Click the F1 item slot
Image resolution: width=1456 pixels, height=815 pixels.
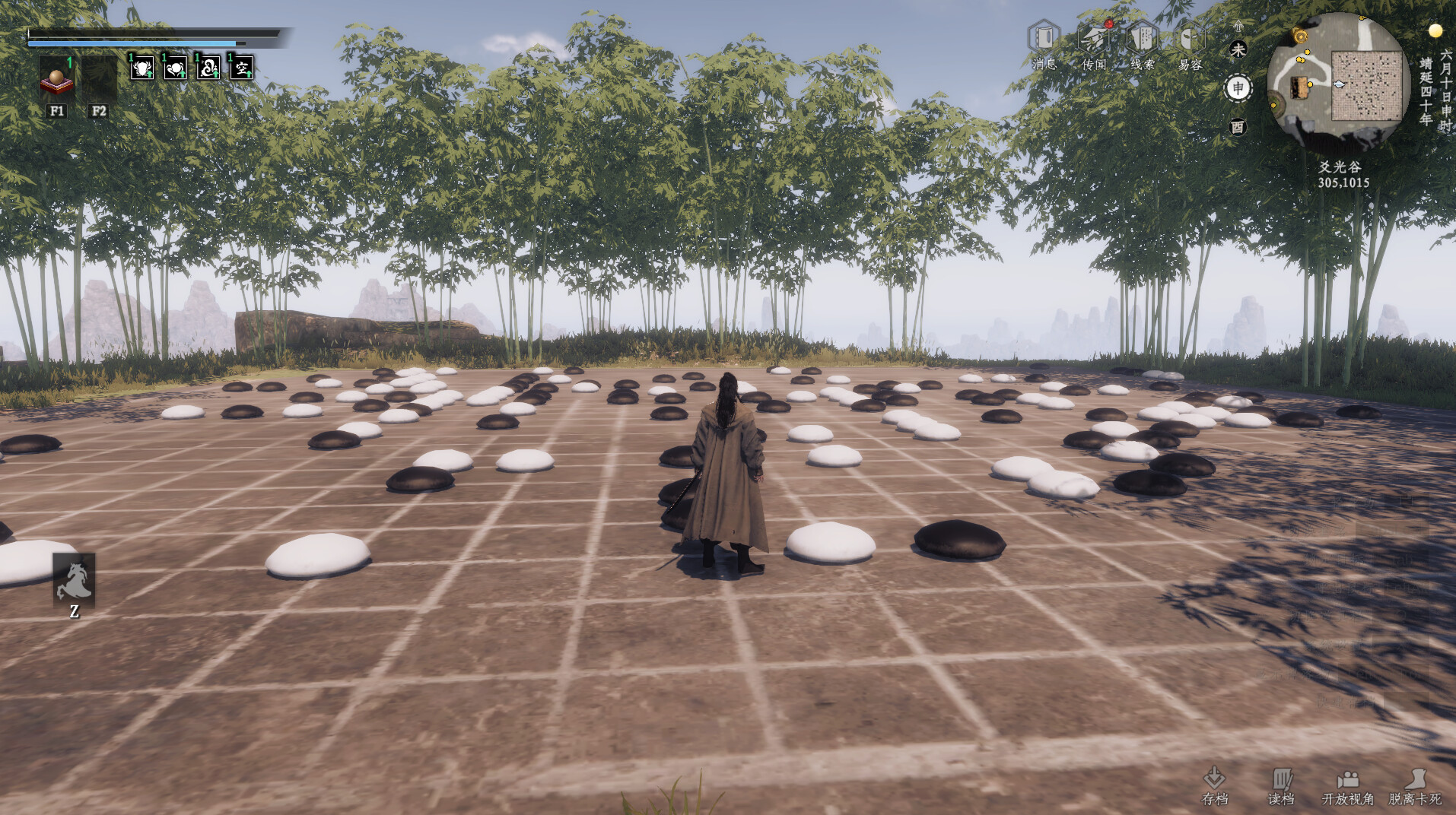point(57,80)
